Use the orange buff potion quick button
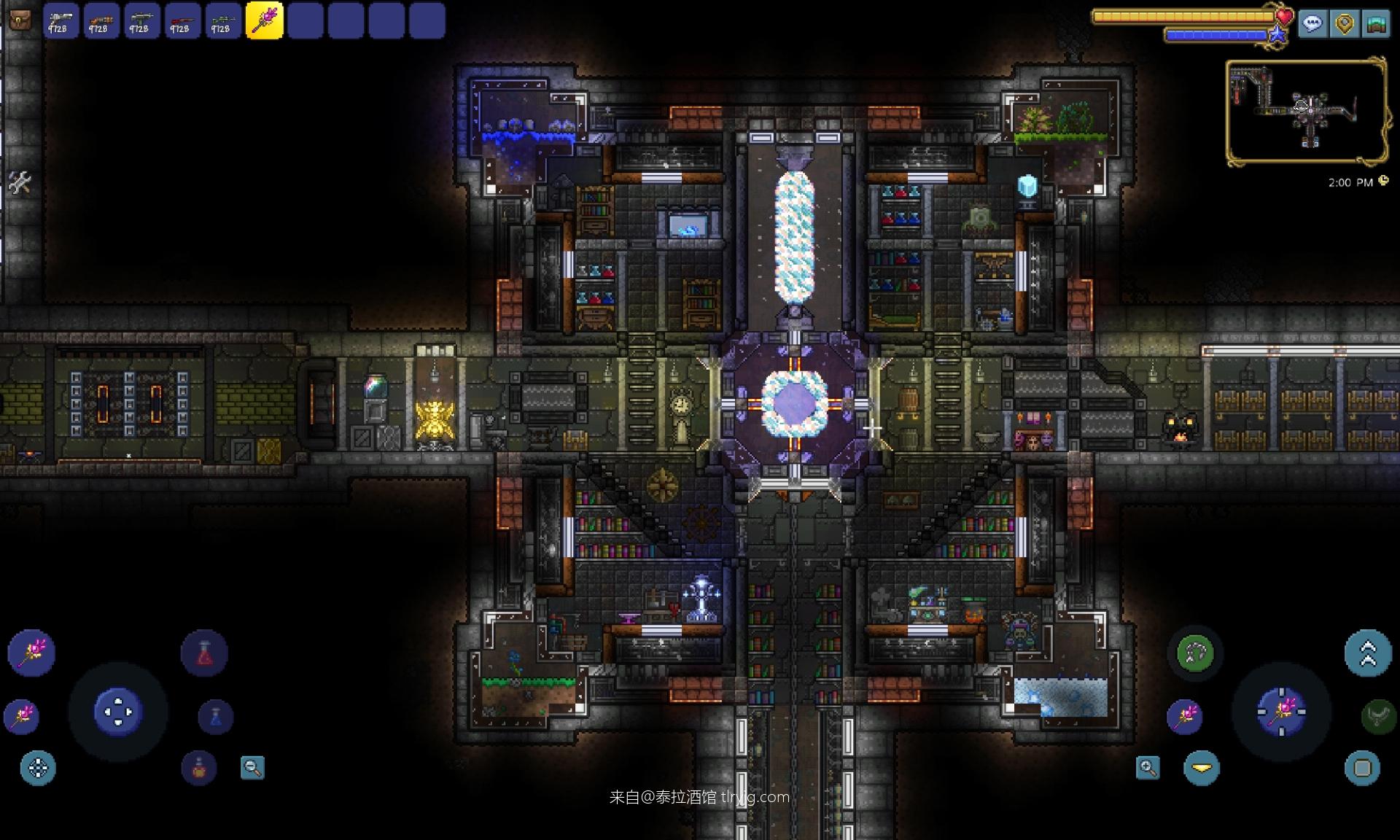Image resolution: width=1400 pixels, height=840 pixels. point(199,767)
